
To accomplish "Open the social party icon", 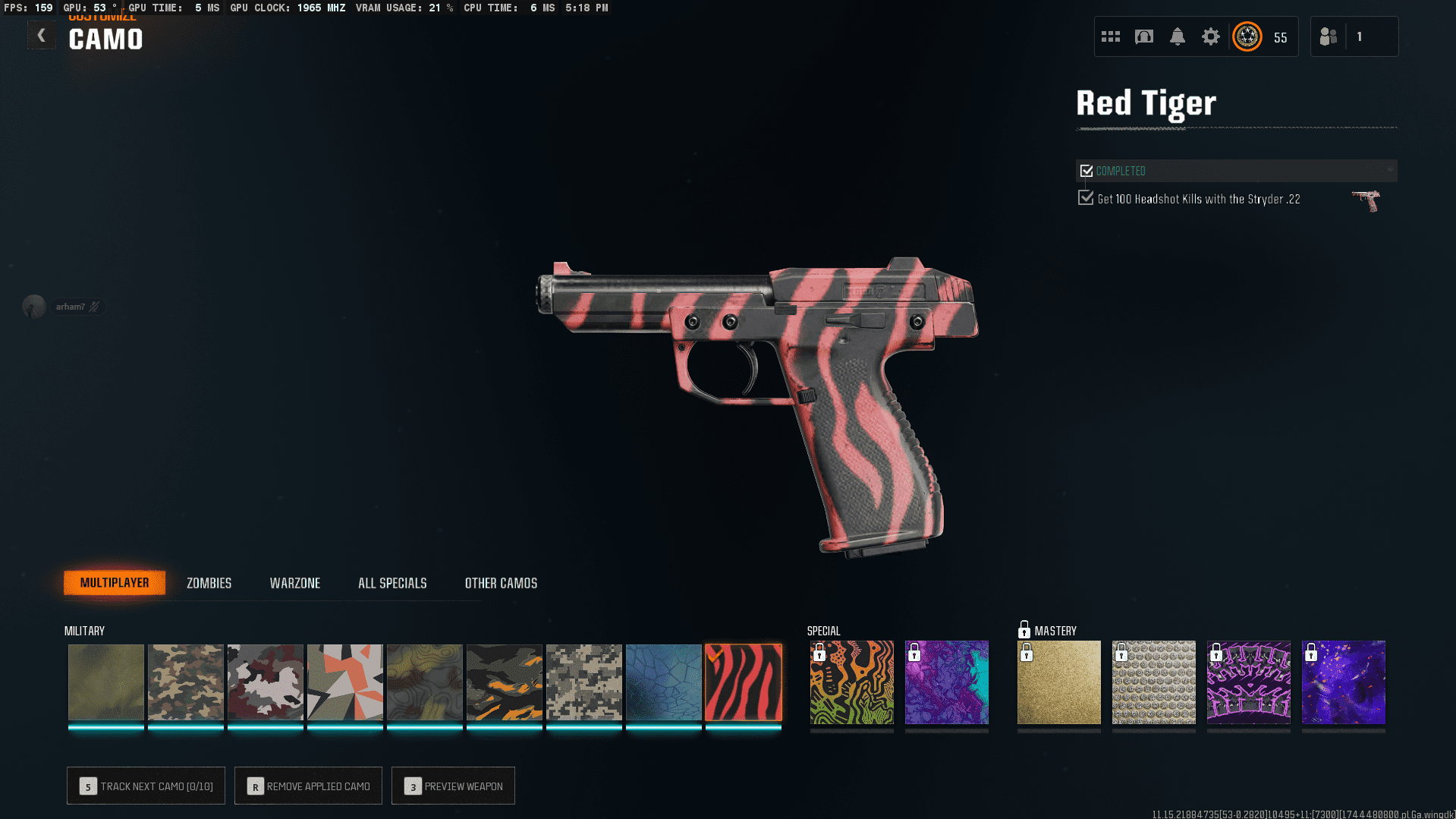I will pos(1329,36).
